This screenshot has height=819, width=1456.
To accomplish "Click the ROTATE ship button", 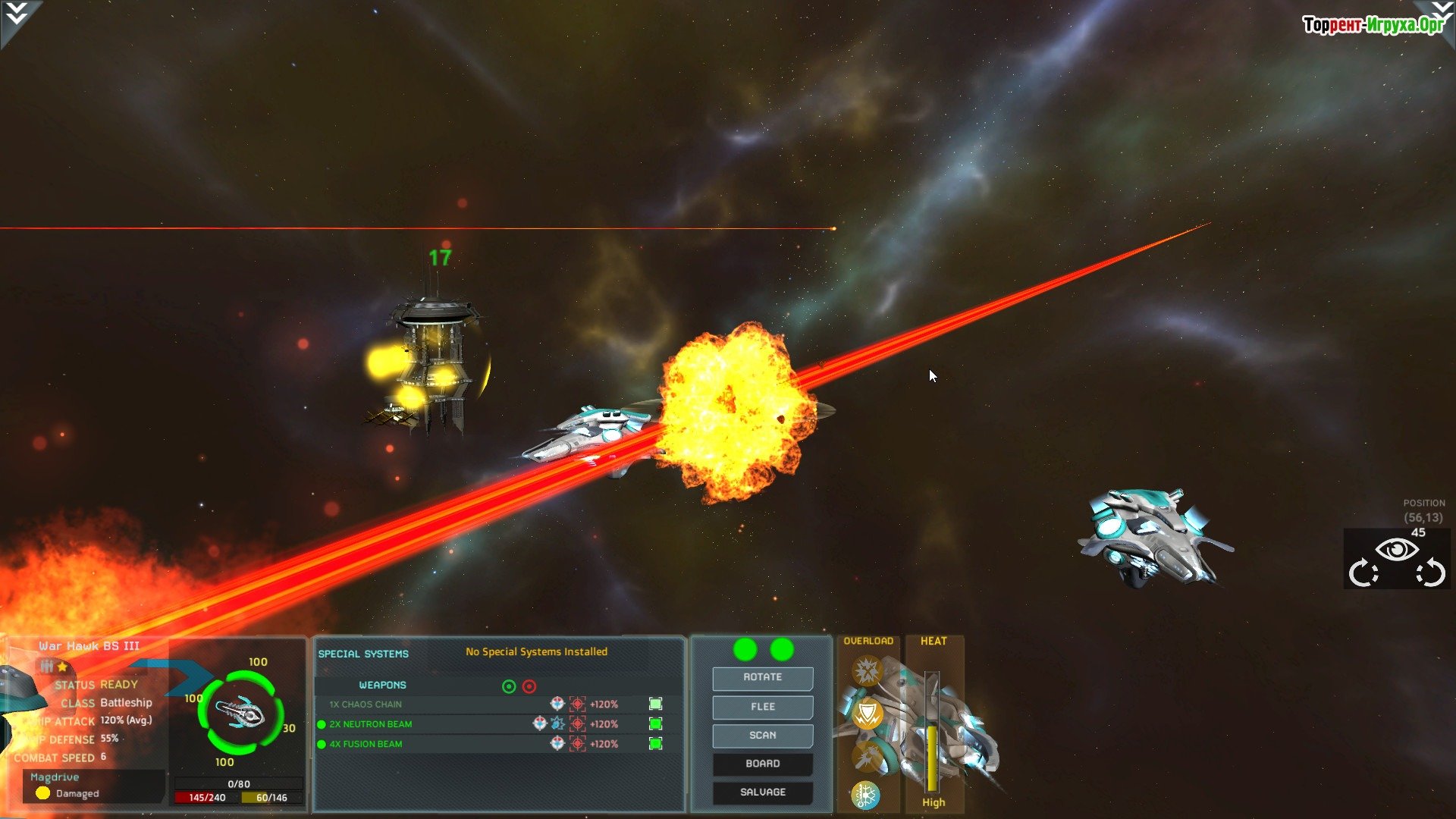I will tap(762, 677).
